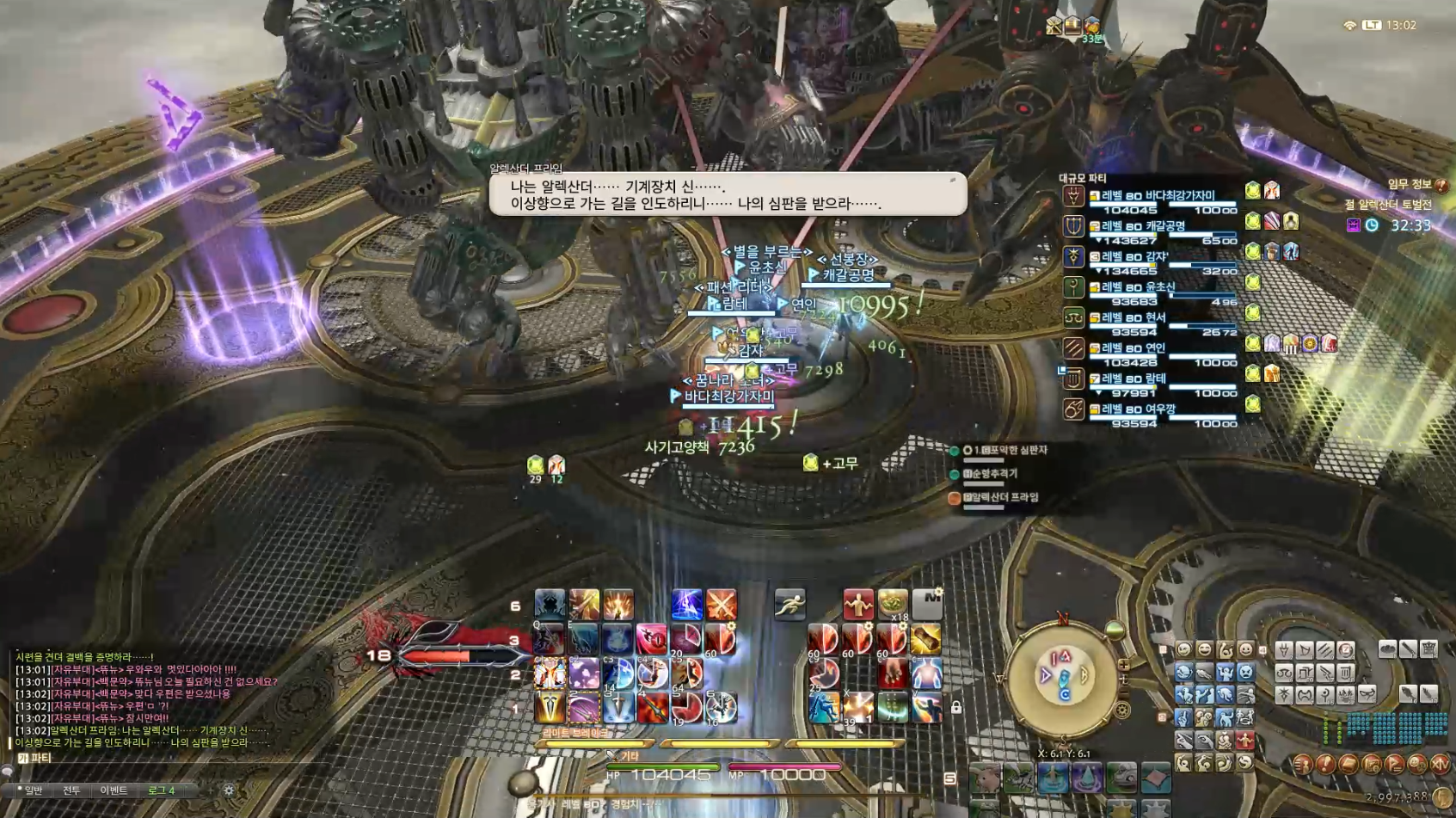Open chat log settings gear
Screen dimensions: 1456x818
[229, 790]
